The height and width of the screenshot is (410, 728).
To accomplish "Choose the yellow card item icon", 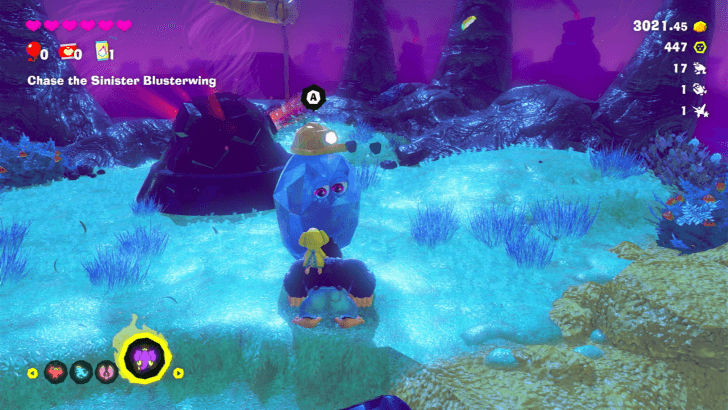I will 101,51.
